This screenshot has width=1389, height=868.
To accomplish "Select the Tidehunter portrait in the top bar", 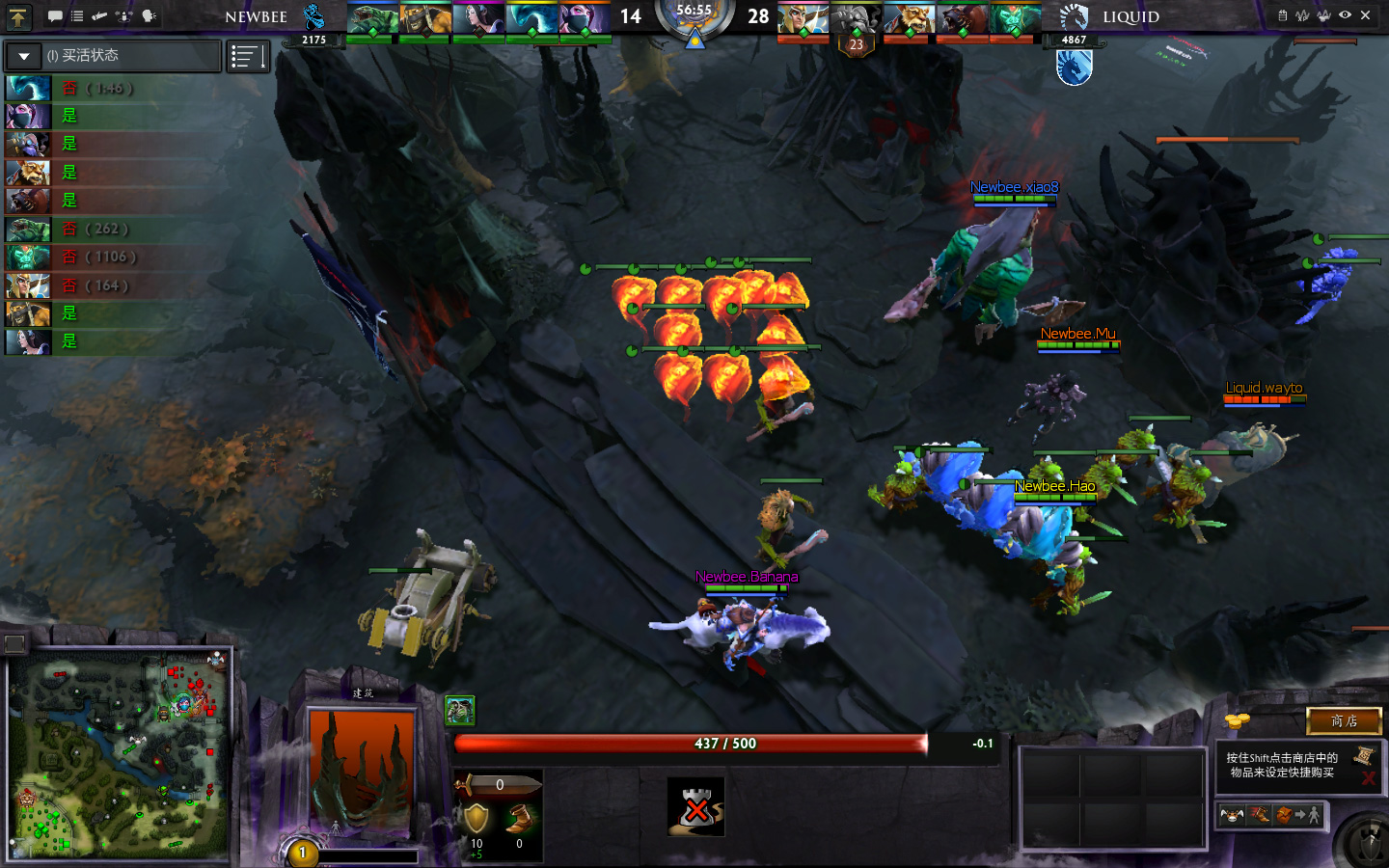I will pyautogui.click(x=372, y=19).
